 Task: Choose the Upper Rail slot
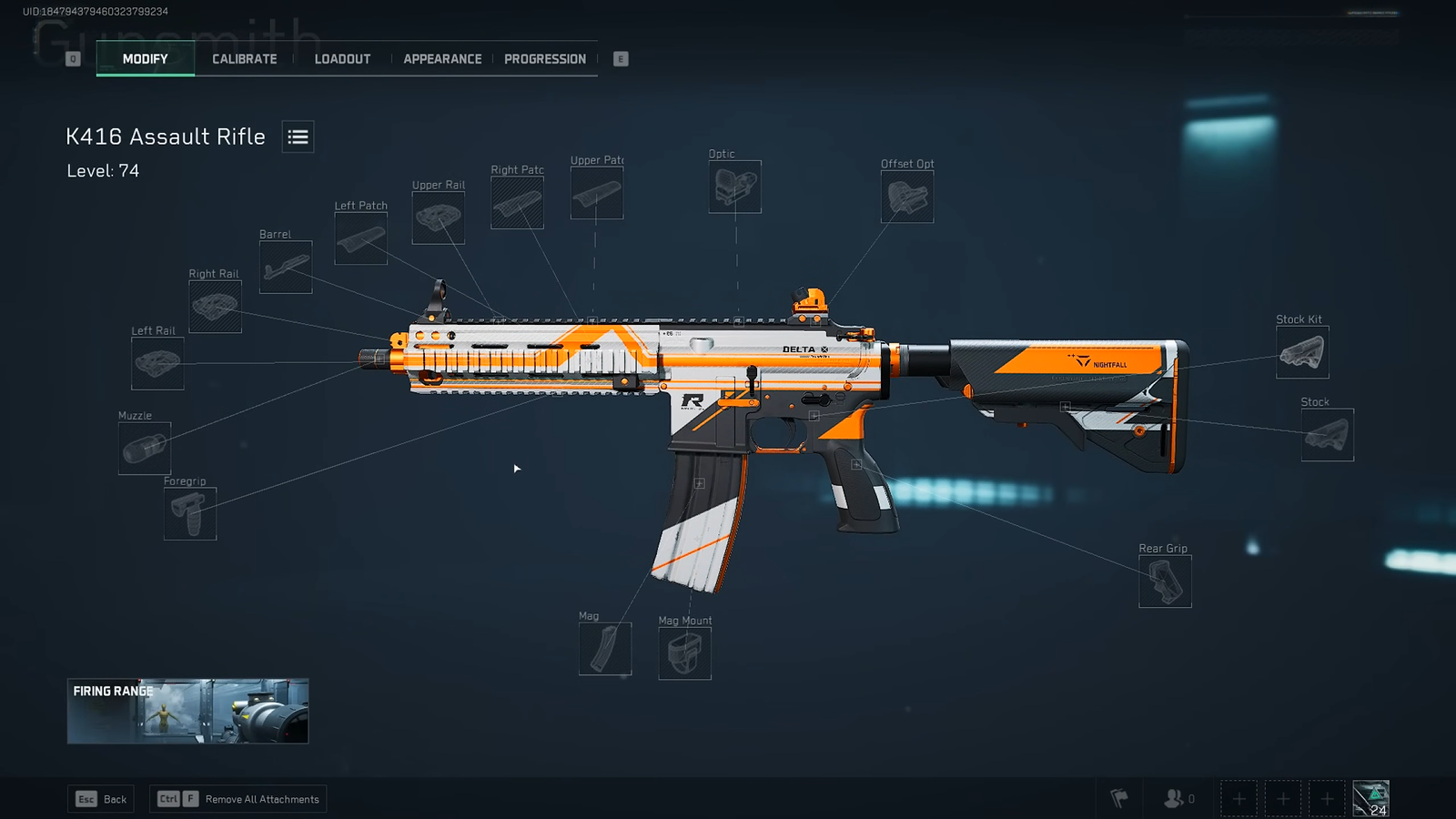click(438, 217)
